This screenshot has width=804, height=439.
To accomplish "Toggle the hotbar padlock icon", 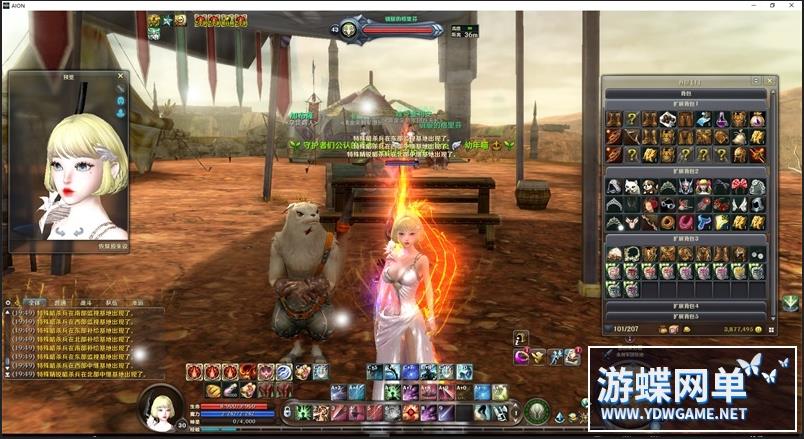I will [x=287, y=412].
